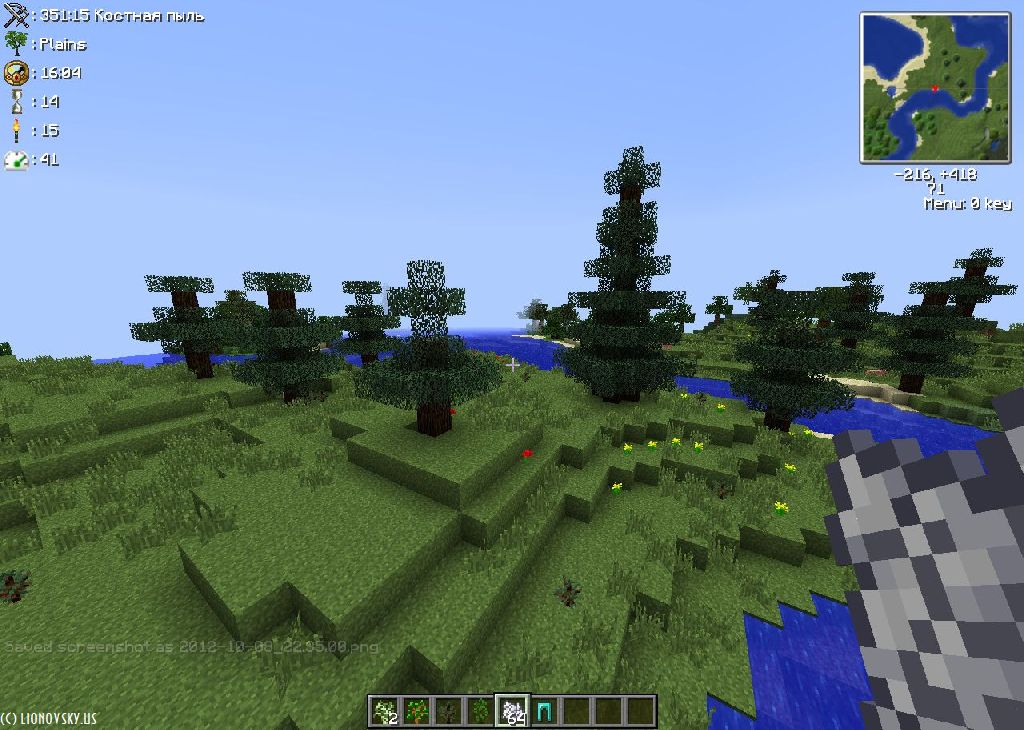Select the diamond leggings hotbar slot

[545, 711]
